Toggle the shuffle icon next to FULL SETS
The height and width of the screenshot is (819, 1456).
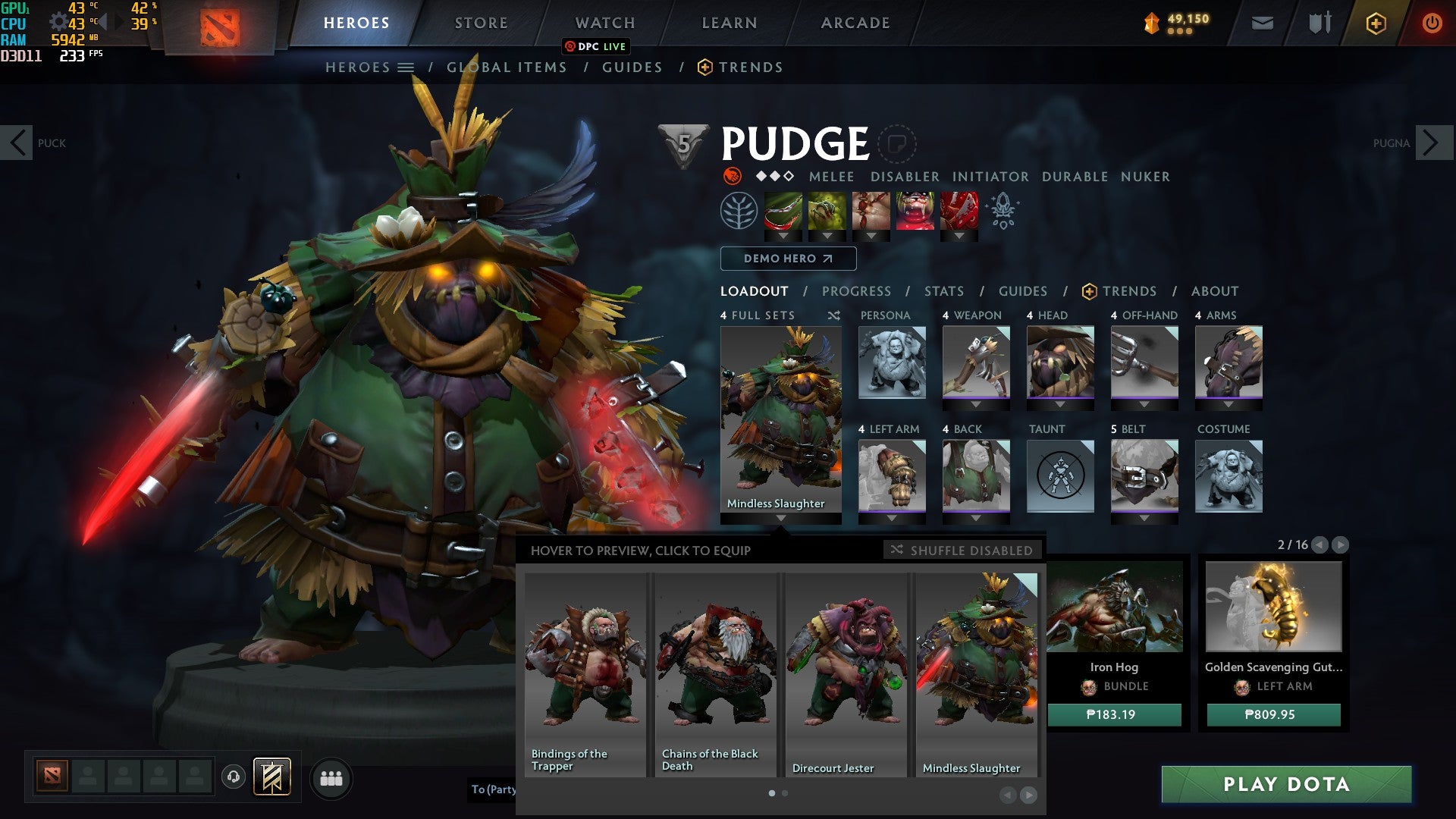click(x=834, y=315)
